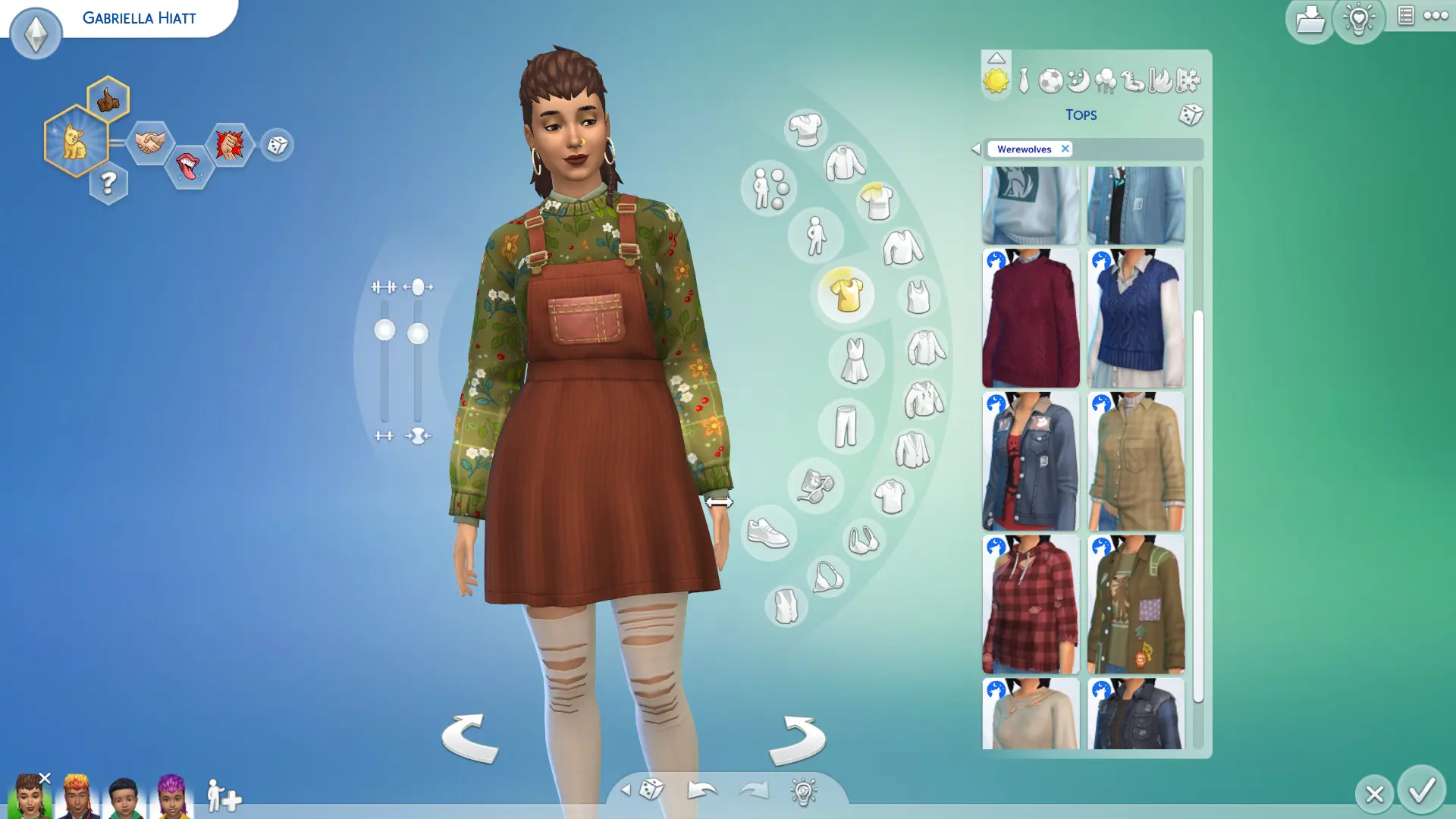Image resolution: width=1456 pixels, height=819 pixels.
Task: Collapse the Tops panel with the up arrow
Action: tap(996, 57)
